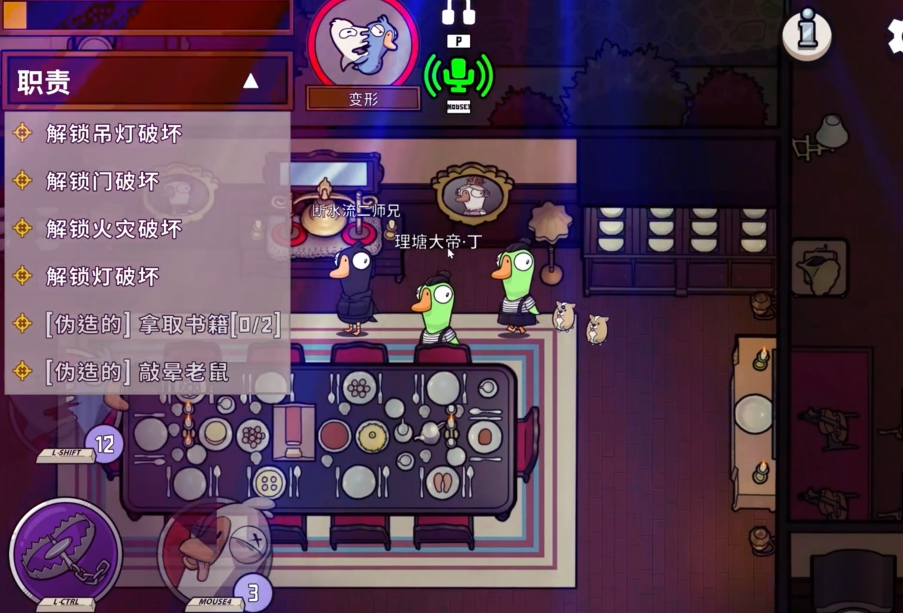Activate the bear trap ability
The height and width of the screenshot is (613, 903).
pyautogui.click(x=63, y=551)
